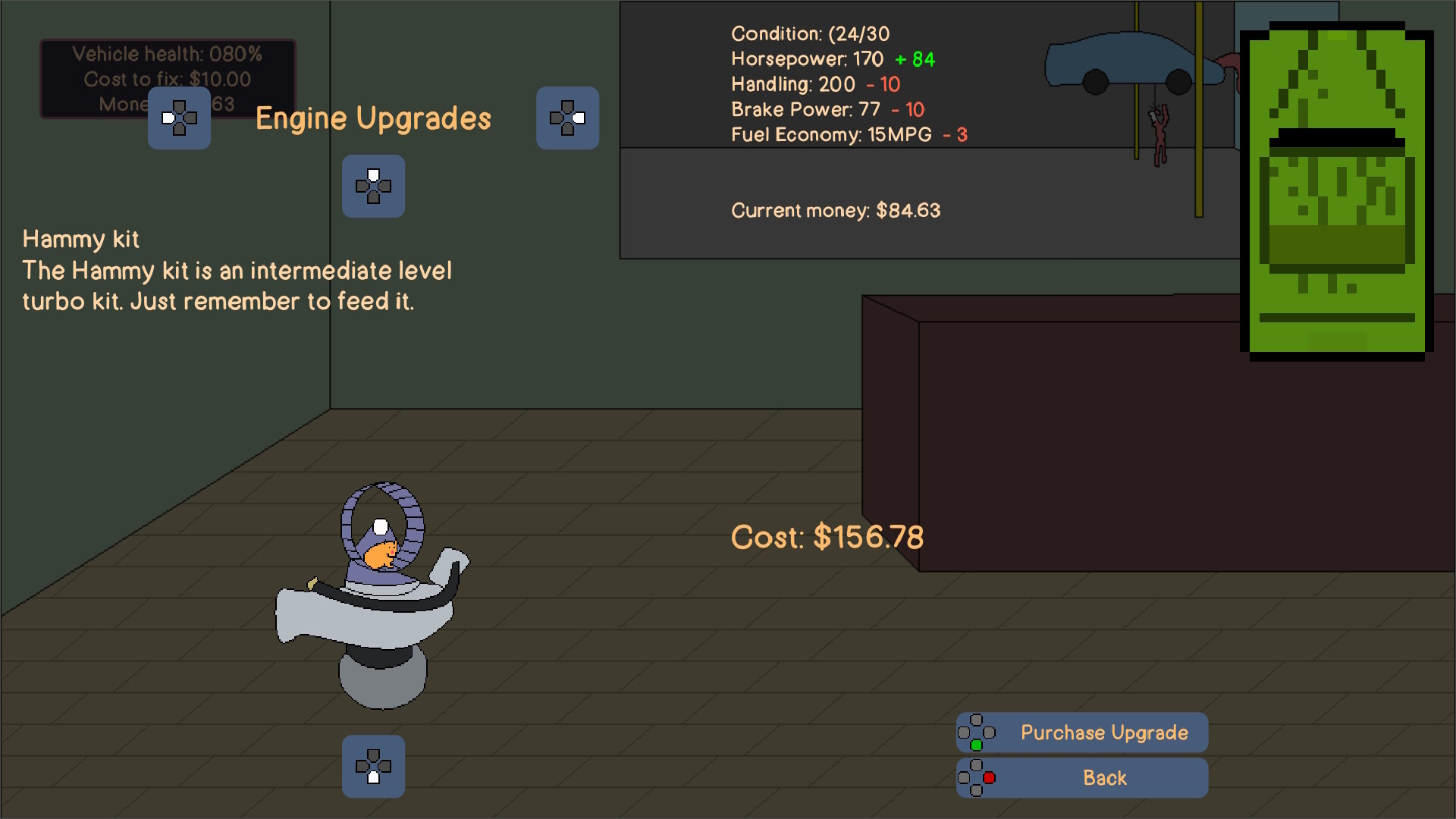Click the right D-pad icon to view next upgrade

pyautogui.click(x=567, y=118)
